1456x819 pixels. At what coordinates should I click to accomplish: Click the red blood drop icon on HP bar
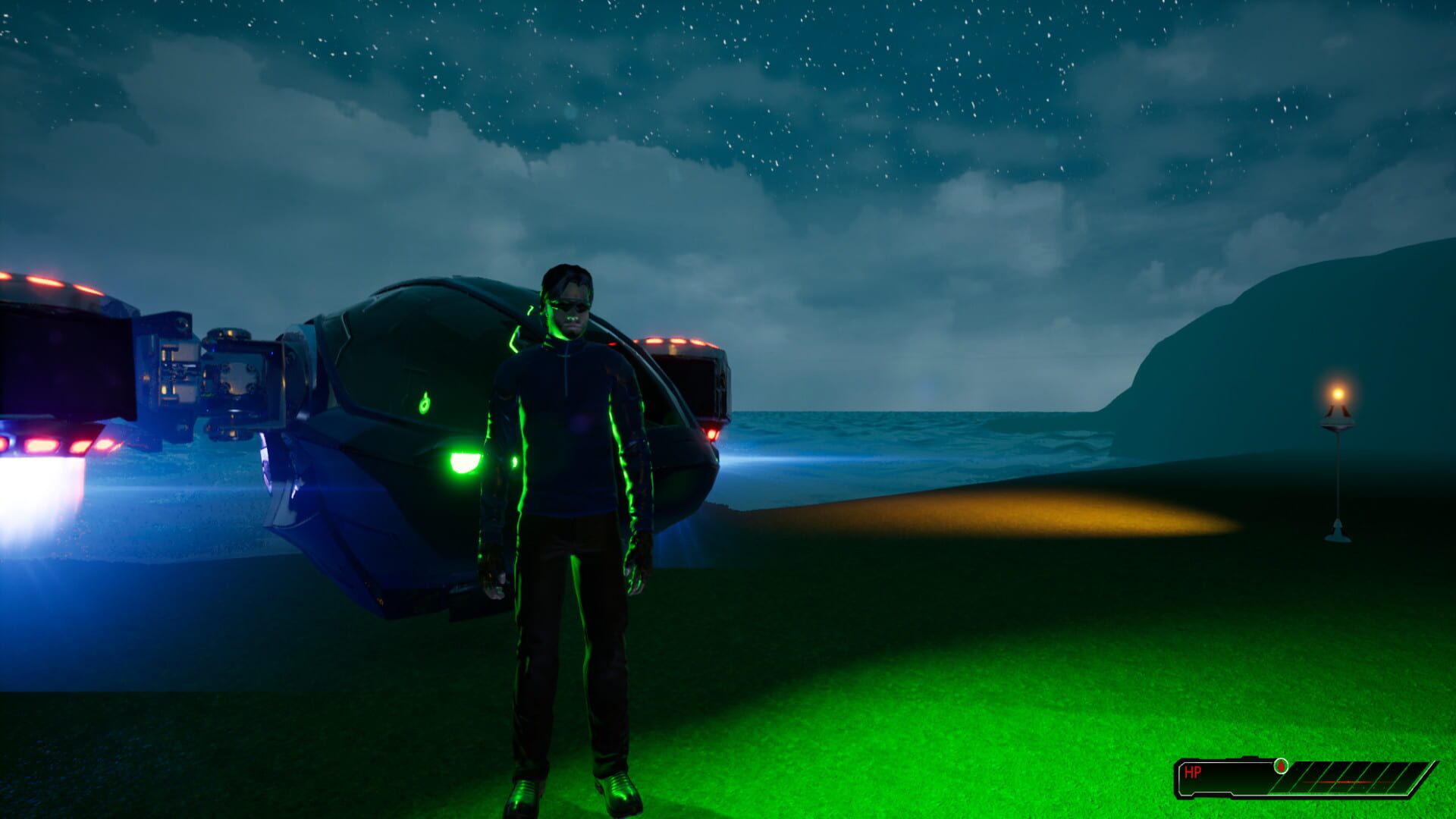[1282, 766]
